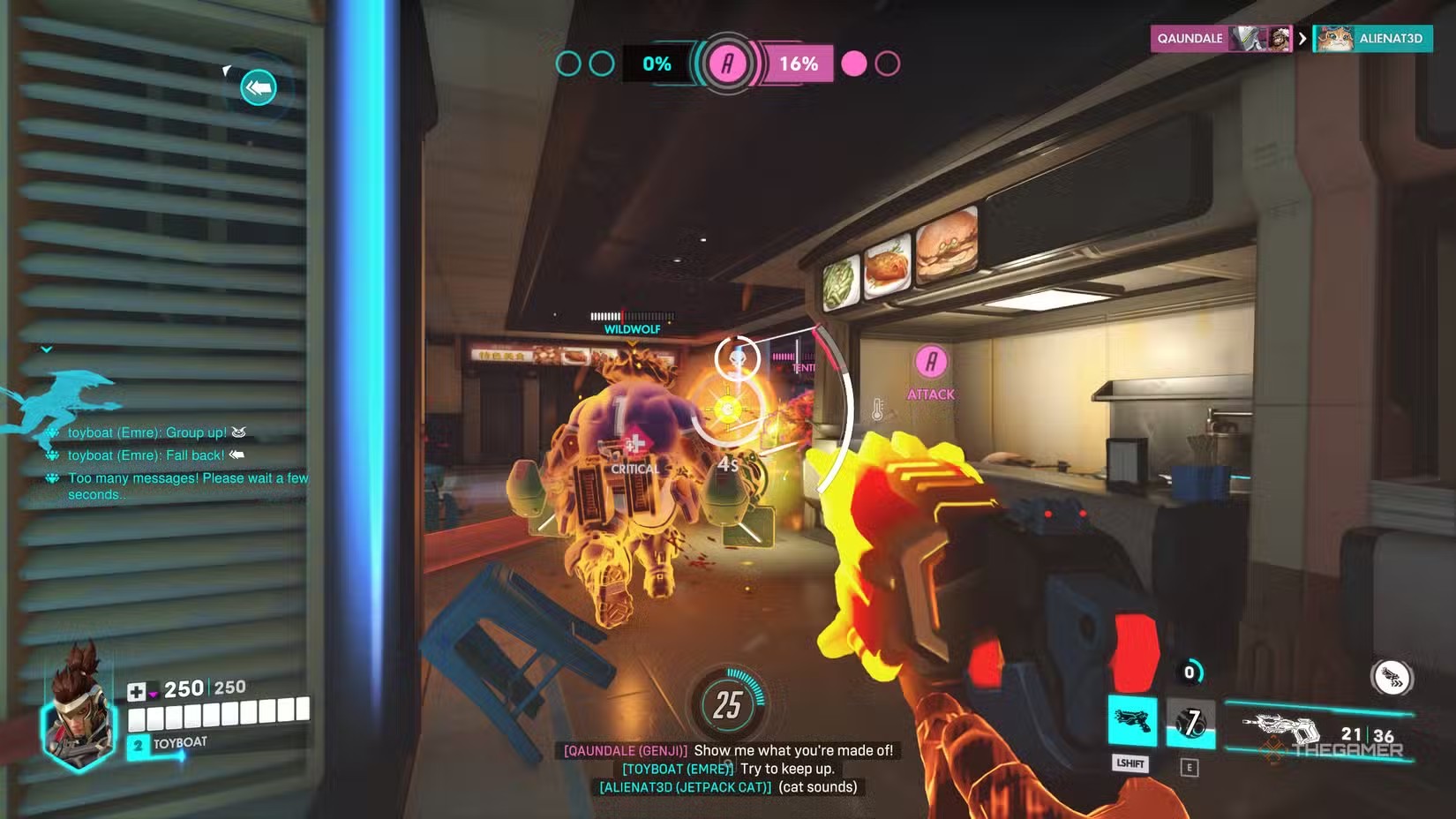Click the QAUNDALE name plate in the killfeed
This screenshot has width=1456, height=819.
coord(1190,39)
